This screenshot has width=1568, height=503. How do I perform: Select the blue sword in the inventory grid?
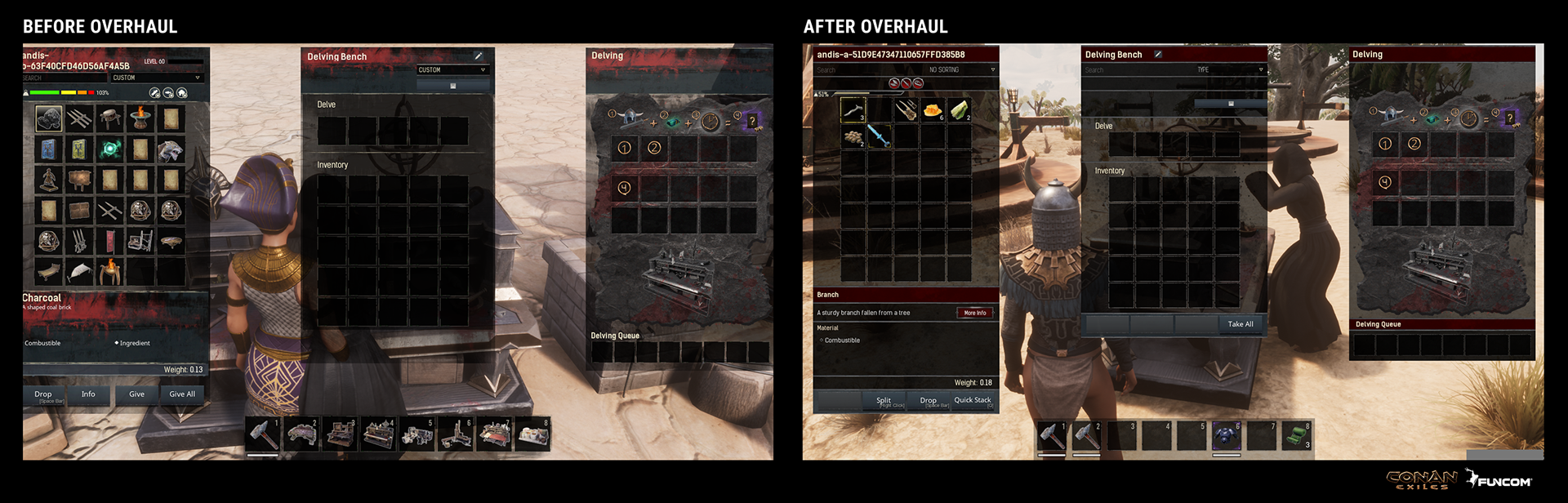[x=879, y=136]
